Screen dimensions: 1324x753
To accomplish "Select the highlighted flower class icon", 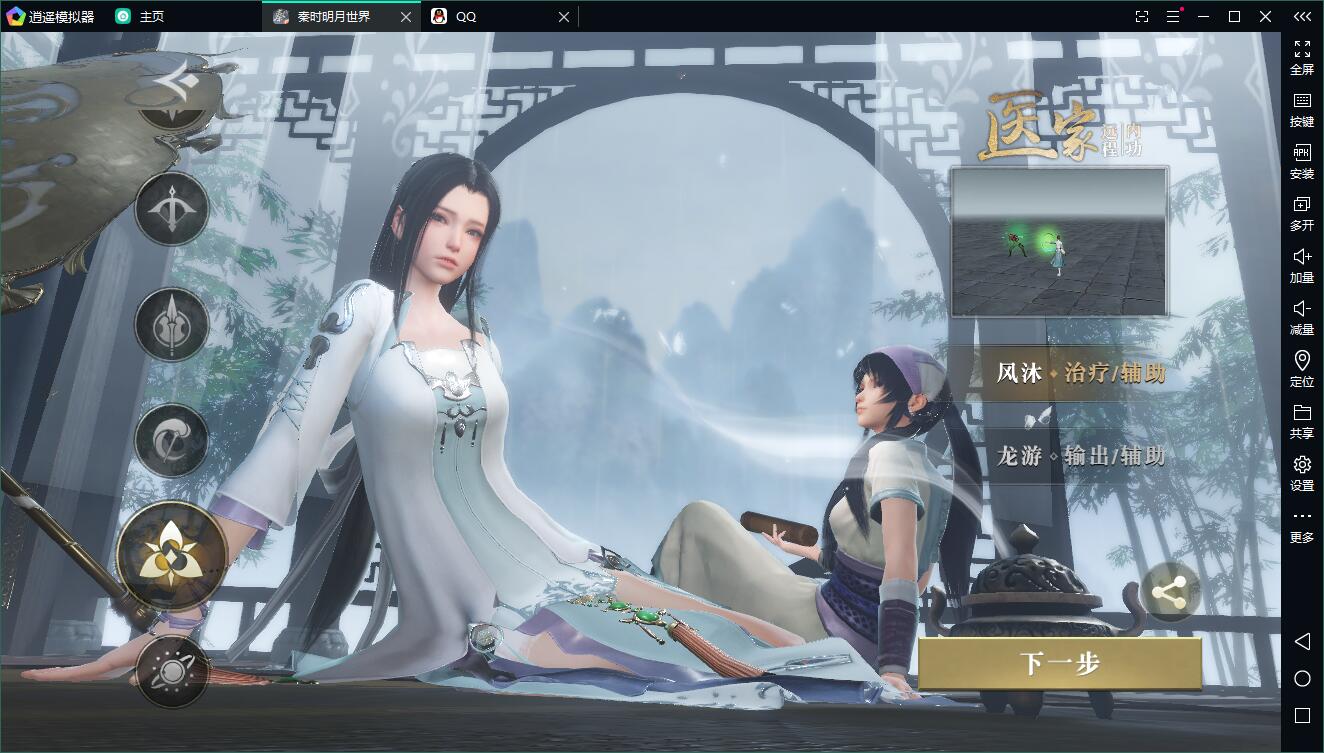I will point(172,556).
